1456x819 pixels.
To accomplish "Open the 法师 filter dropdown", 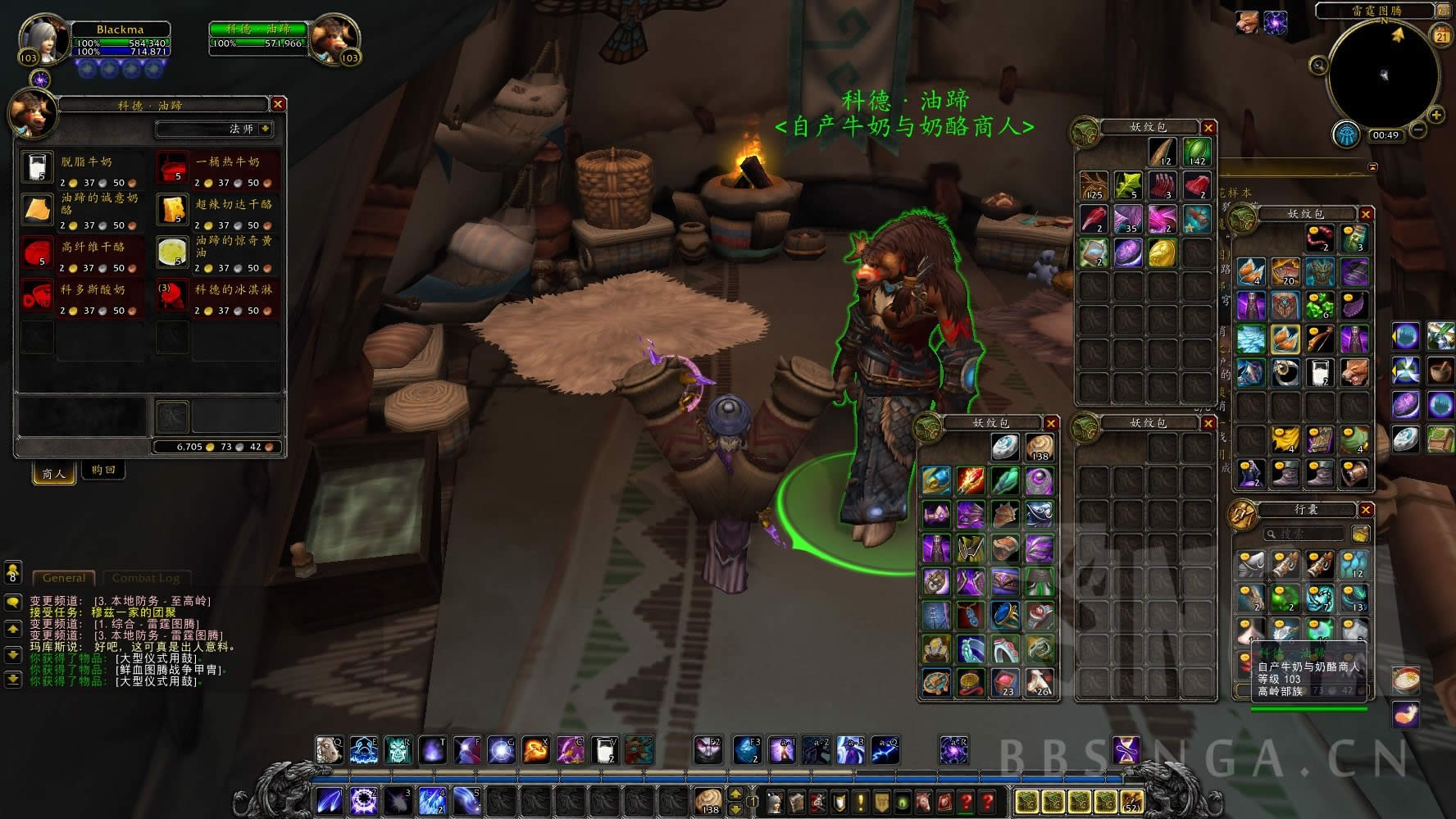I will pyautogui.click(x=265, y=129).
